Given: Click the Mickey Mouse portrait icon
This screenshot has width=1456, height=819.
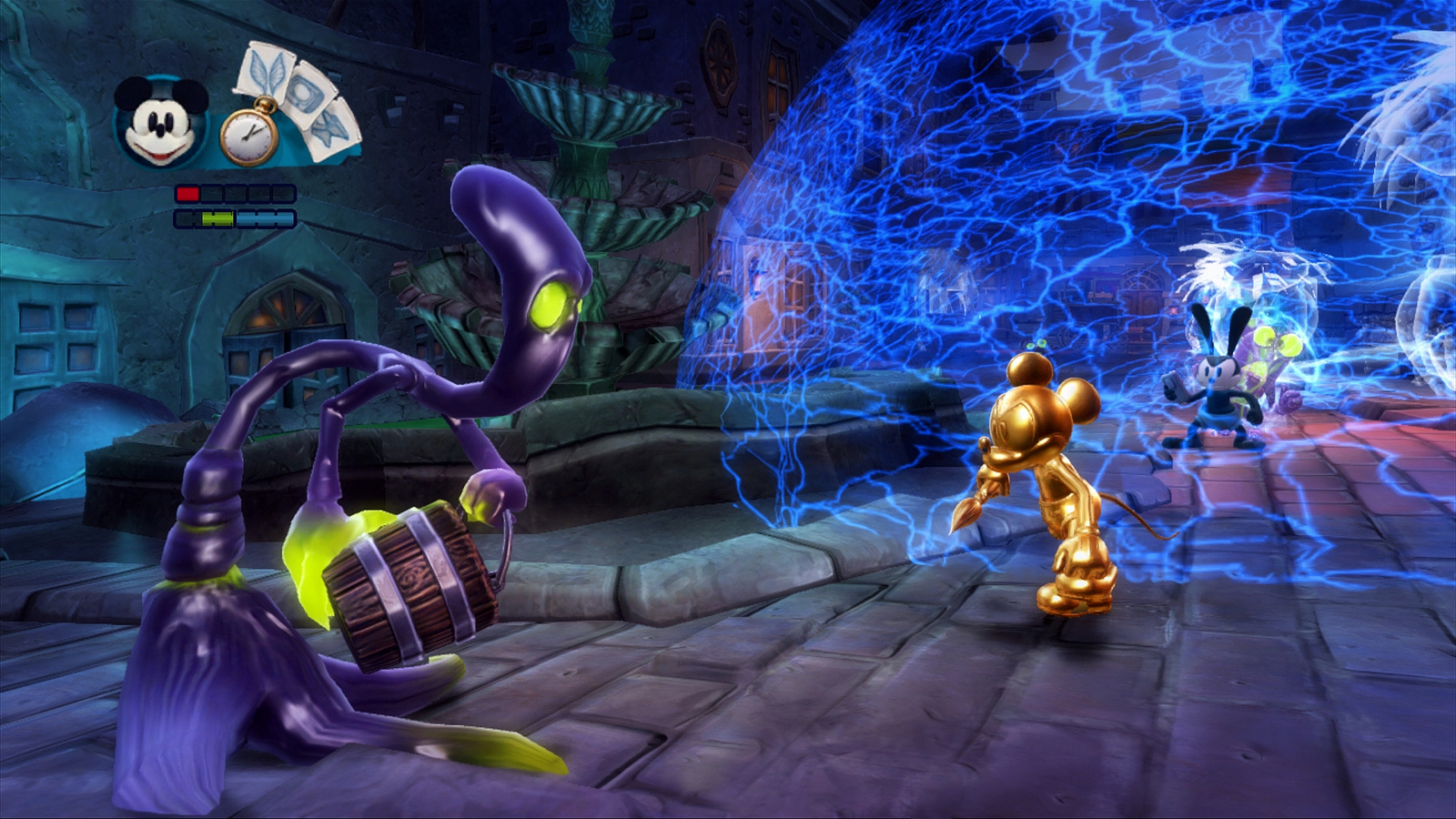Looking at the screenshot, I should pyautogui.click(x=161, y=121).
